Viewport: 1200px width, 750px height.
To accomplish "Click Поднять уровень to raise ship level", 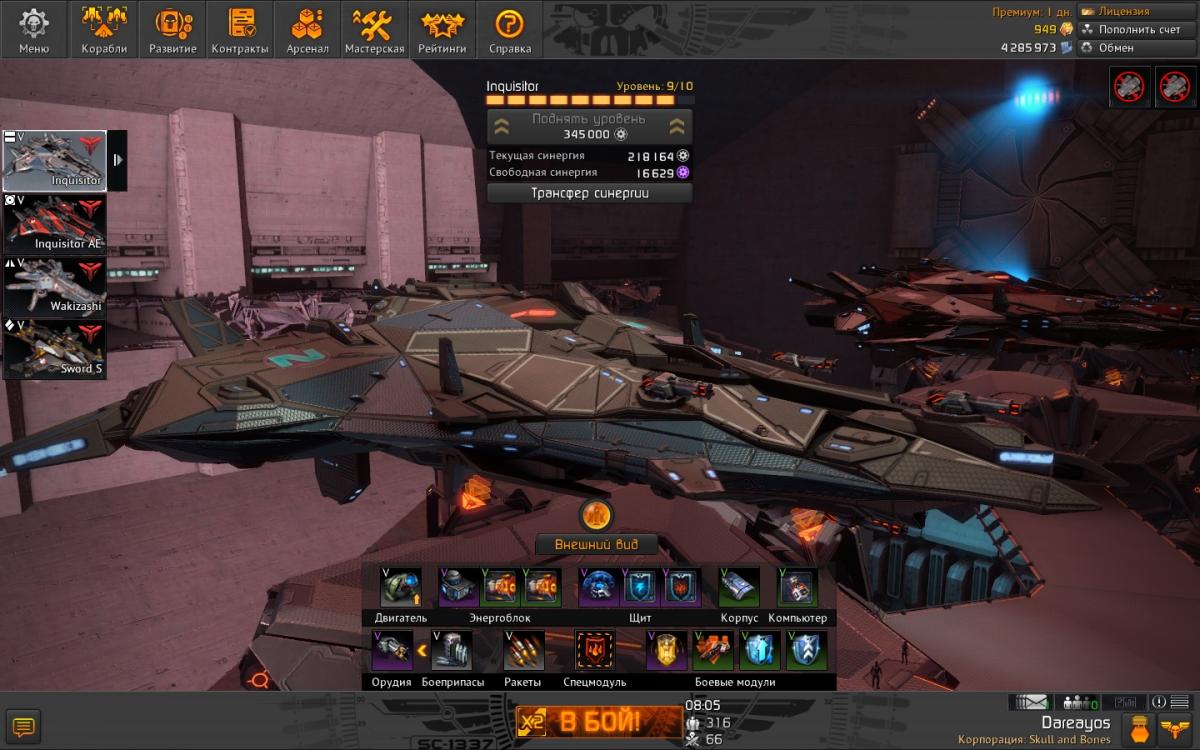I will (x=589, y=126).
